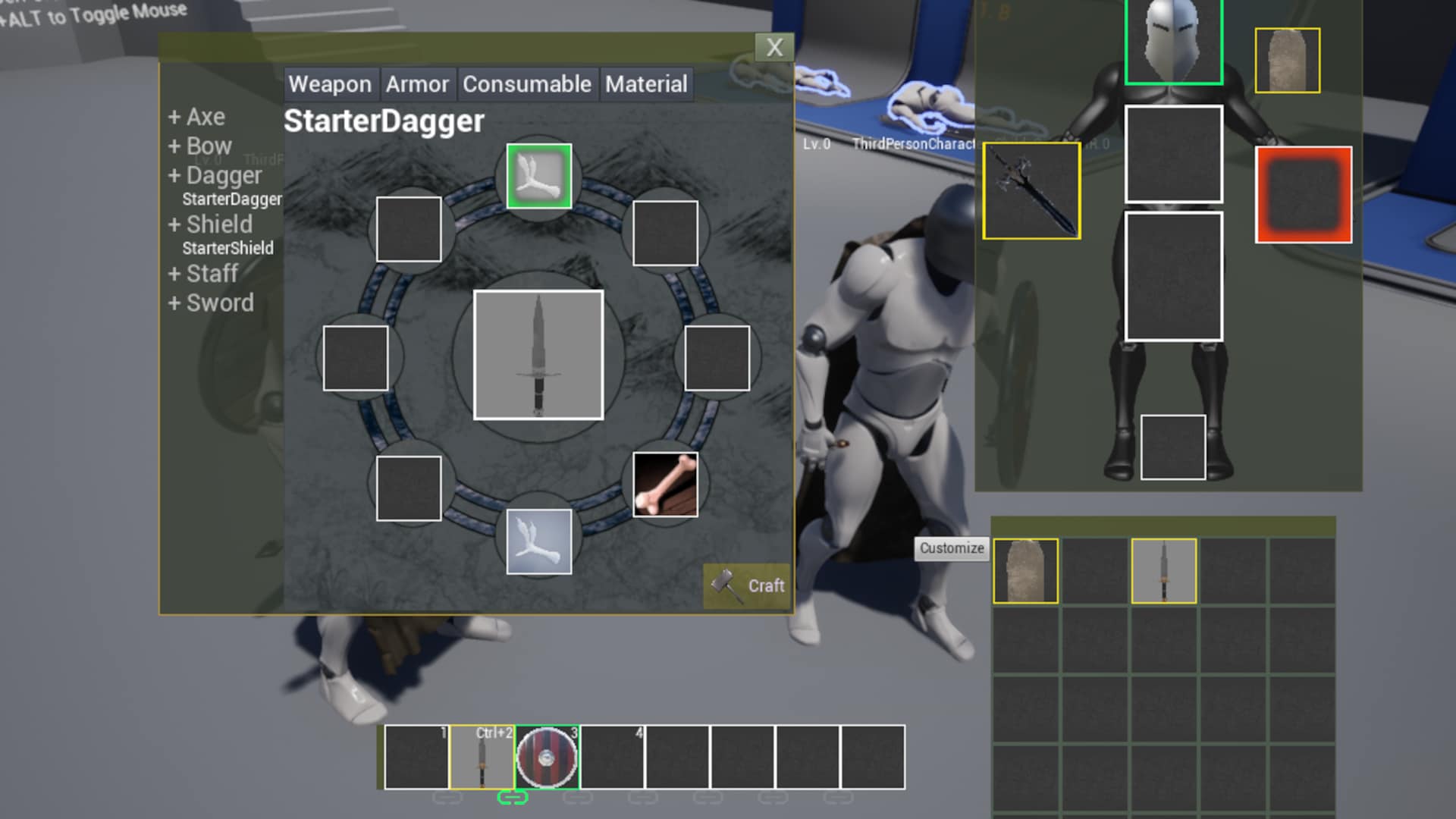
Task: Click the red glowing equipment slot
Action: tap(1303, 195)
